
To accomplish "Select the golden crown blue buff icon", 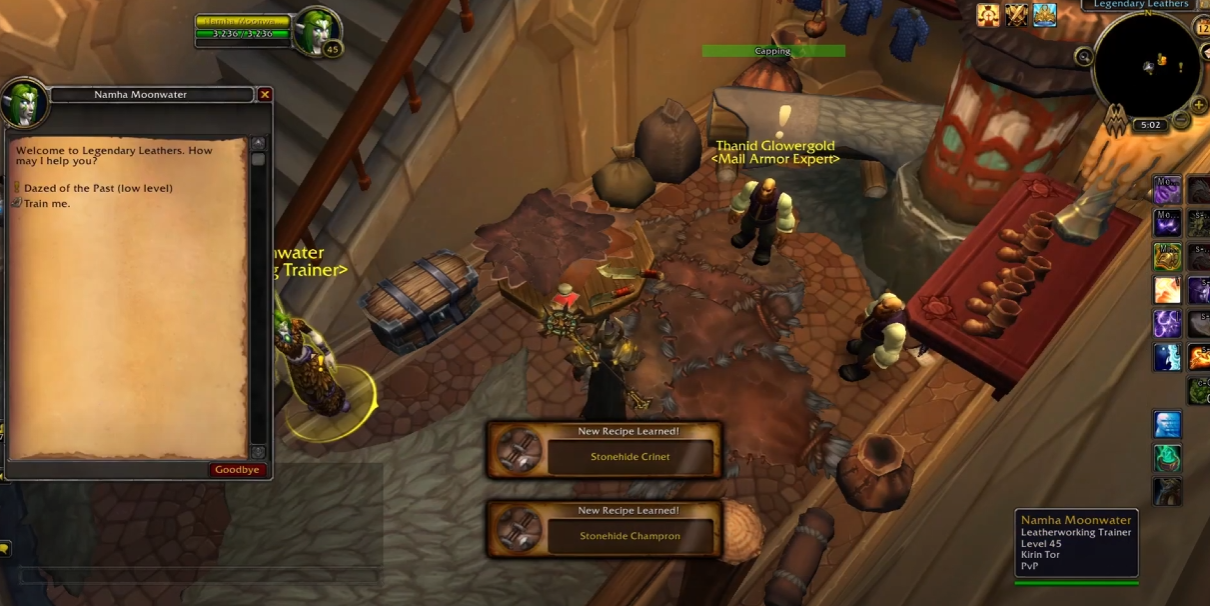I will (x=1045, y=15).
